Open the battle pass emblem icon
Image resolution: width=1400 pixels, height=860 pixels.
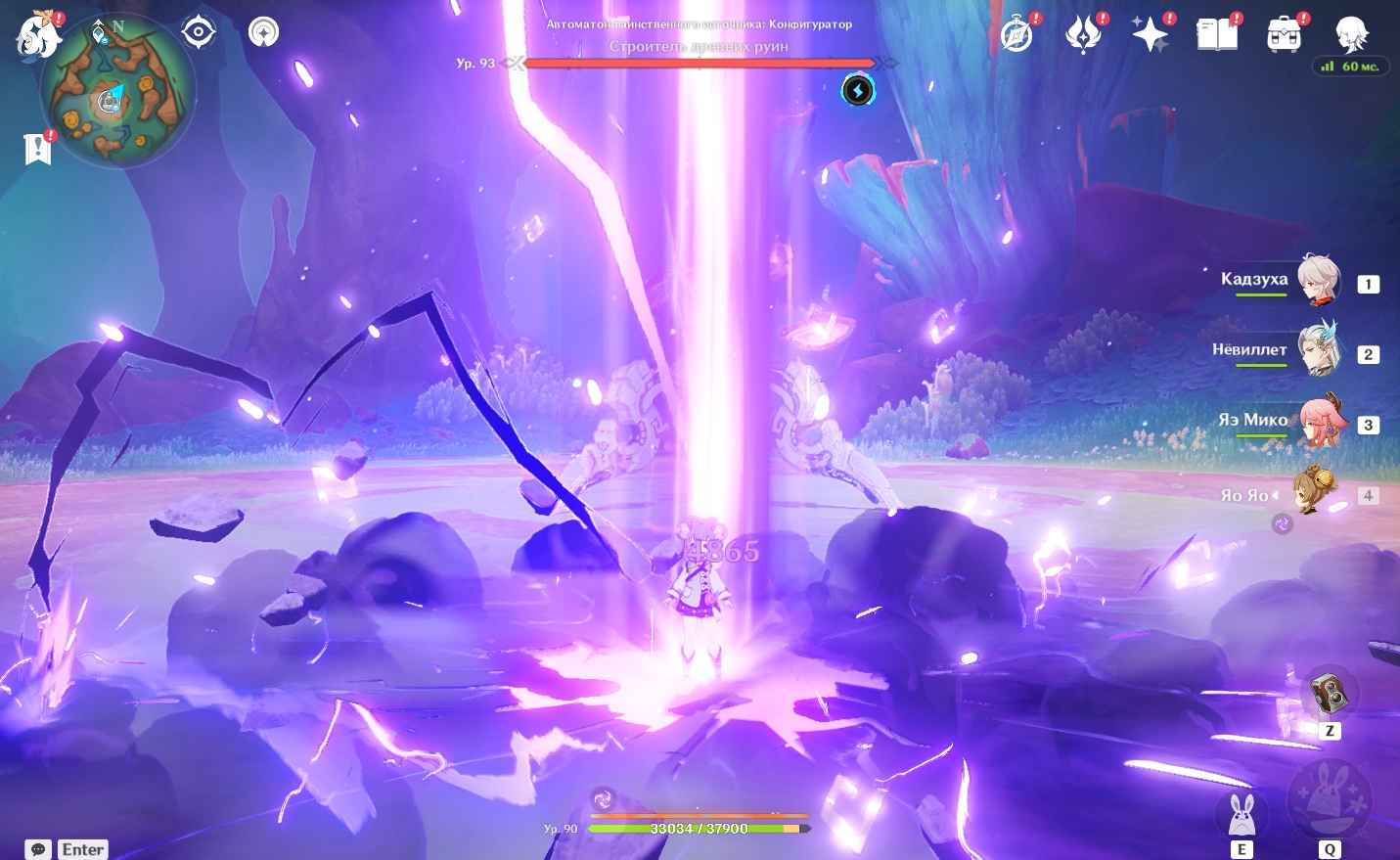(x=1083, y=35)
